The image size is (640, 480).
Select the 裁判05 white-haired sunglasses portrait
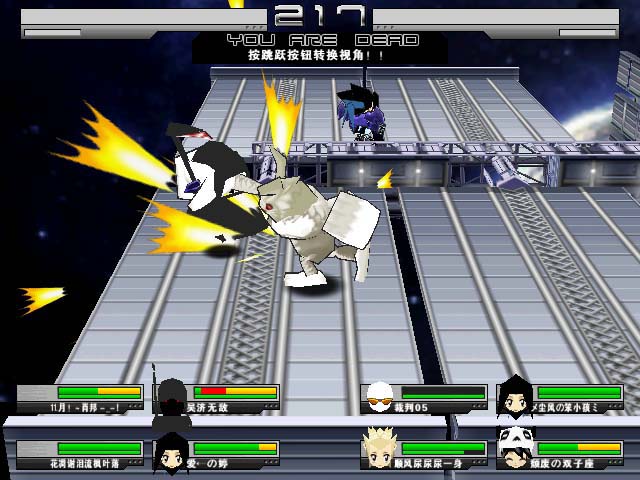[379, 397]
